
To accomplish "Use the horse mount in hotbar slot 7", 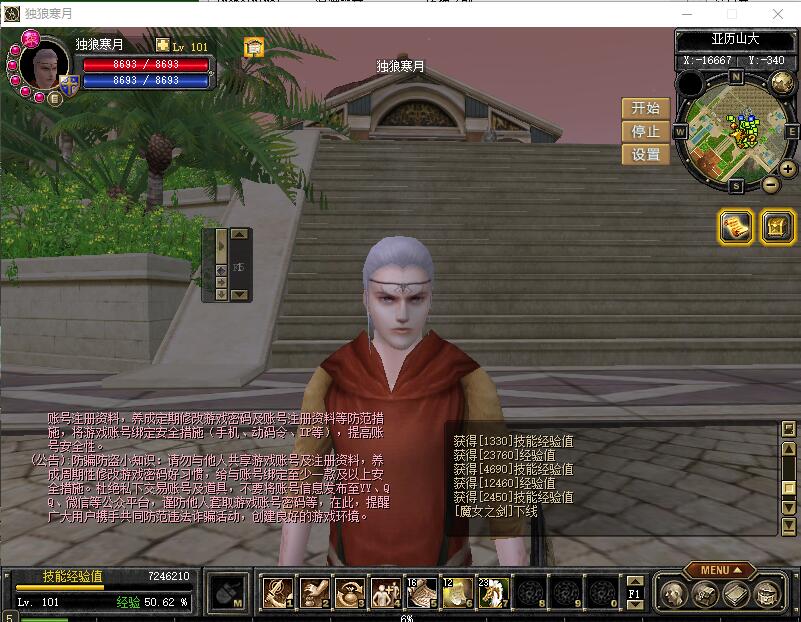I will tap(493, 593).
